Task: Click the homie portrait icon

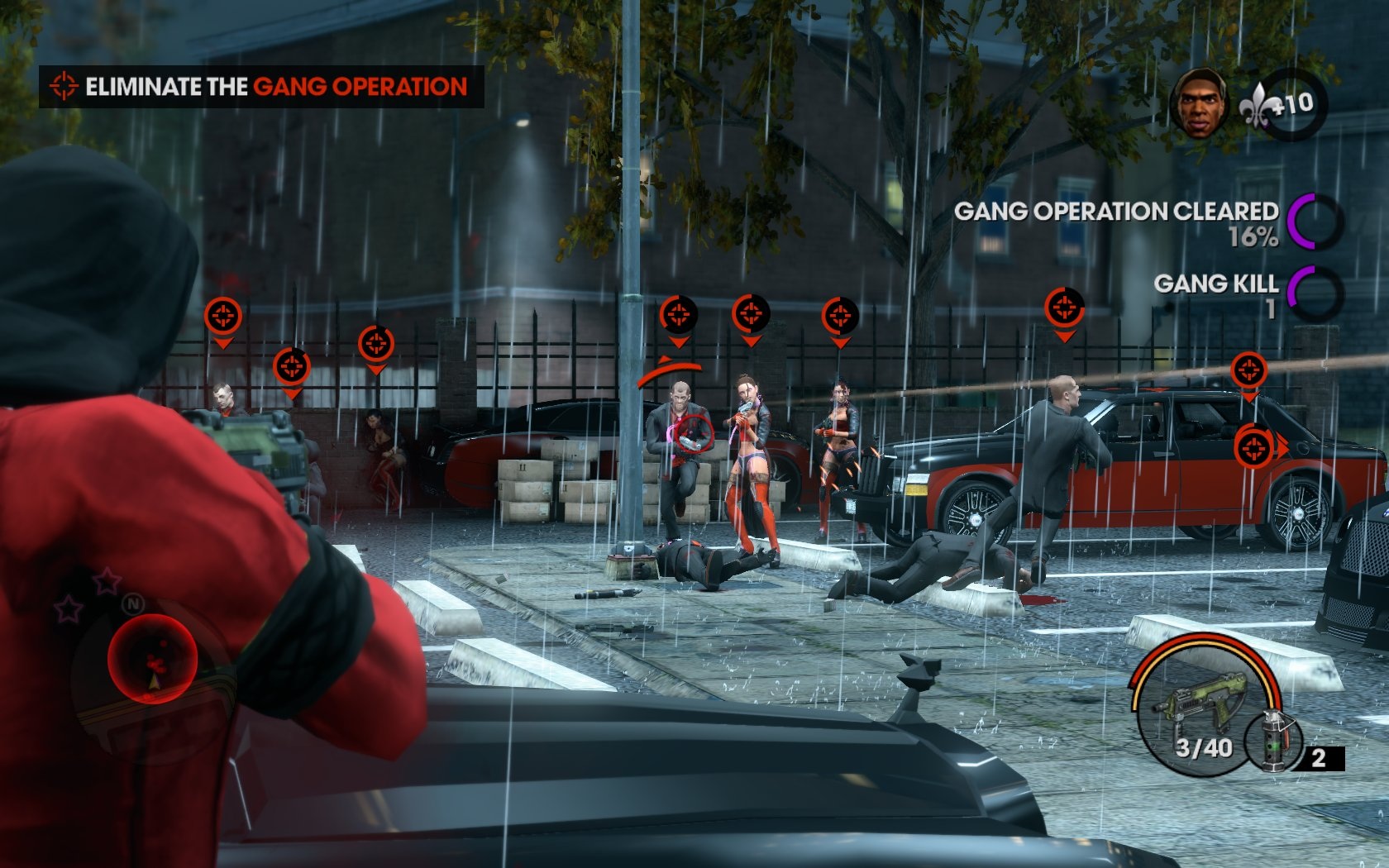Action: 1198,103
